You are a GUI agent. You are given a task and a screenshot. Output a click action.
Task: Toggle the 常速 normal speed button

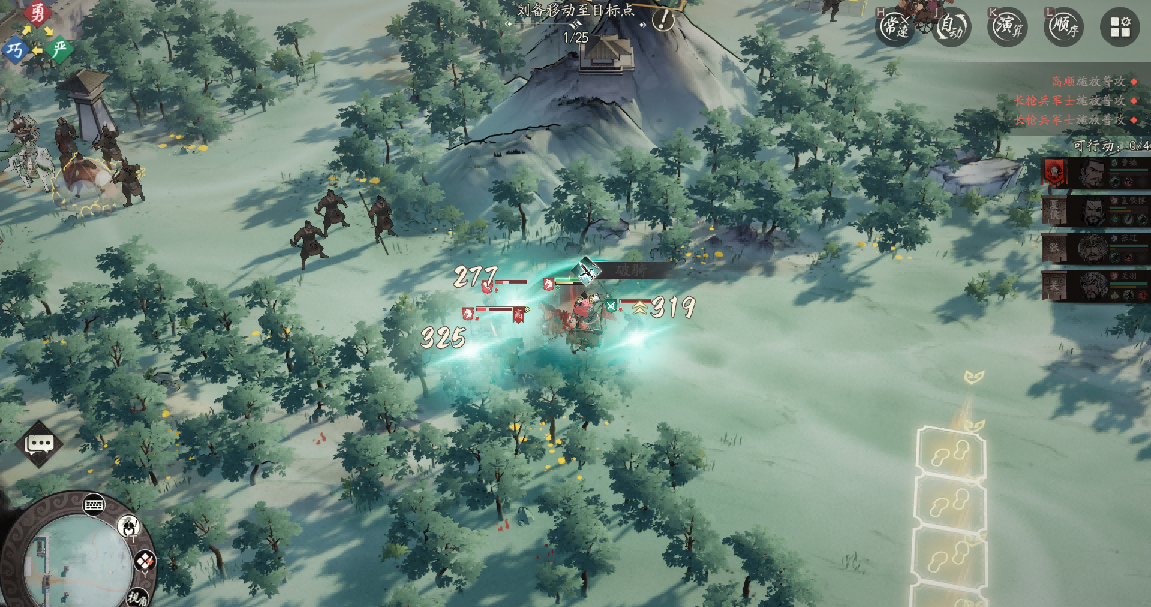895,27
